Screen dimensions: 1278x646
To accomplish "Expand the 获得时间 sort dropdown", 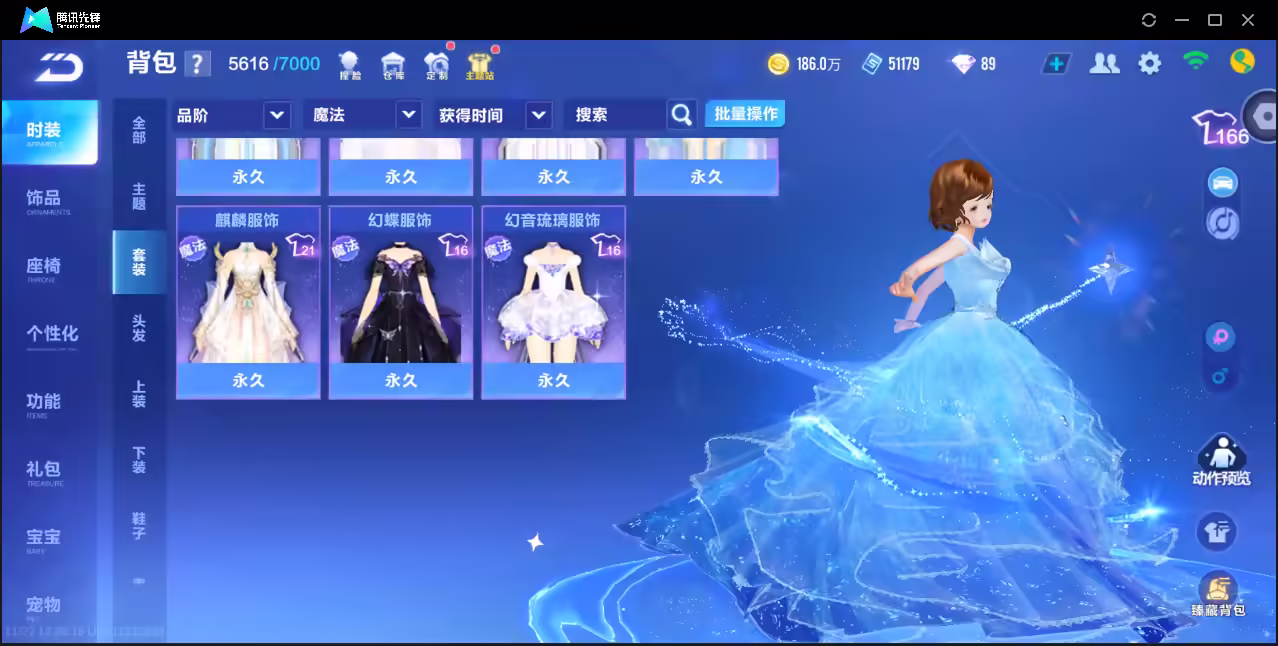I will tap(494, 115).
